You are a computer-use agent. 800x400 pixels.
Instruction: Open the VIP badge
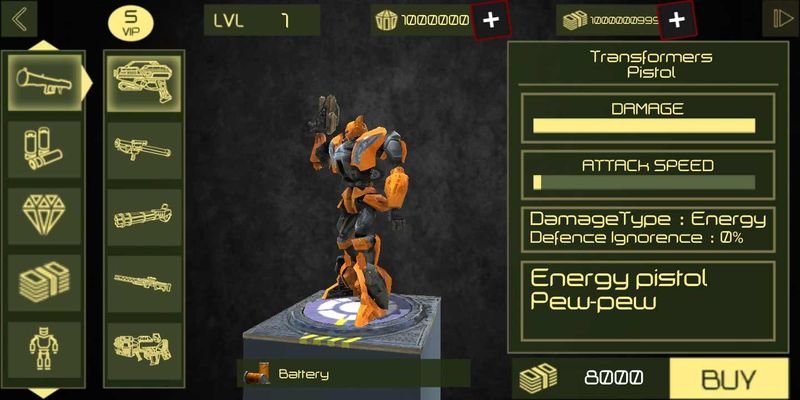pyautogui.click(x=130, y=22)
